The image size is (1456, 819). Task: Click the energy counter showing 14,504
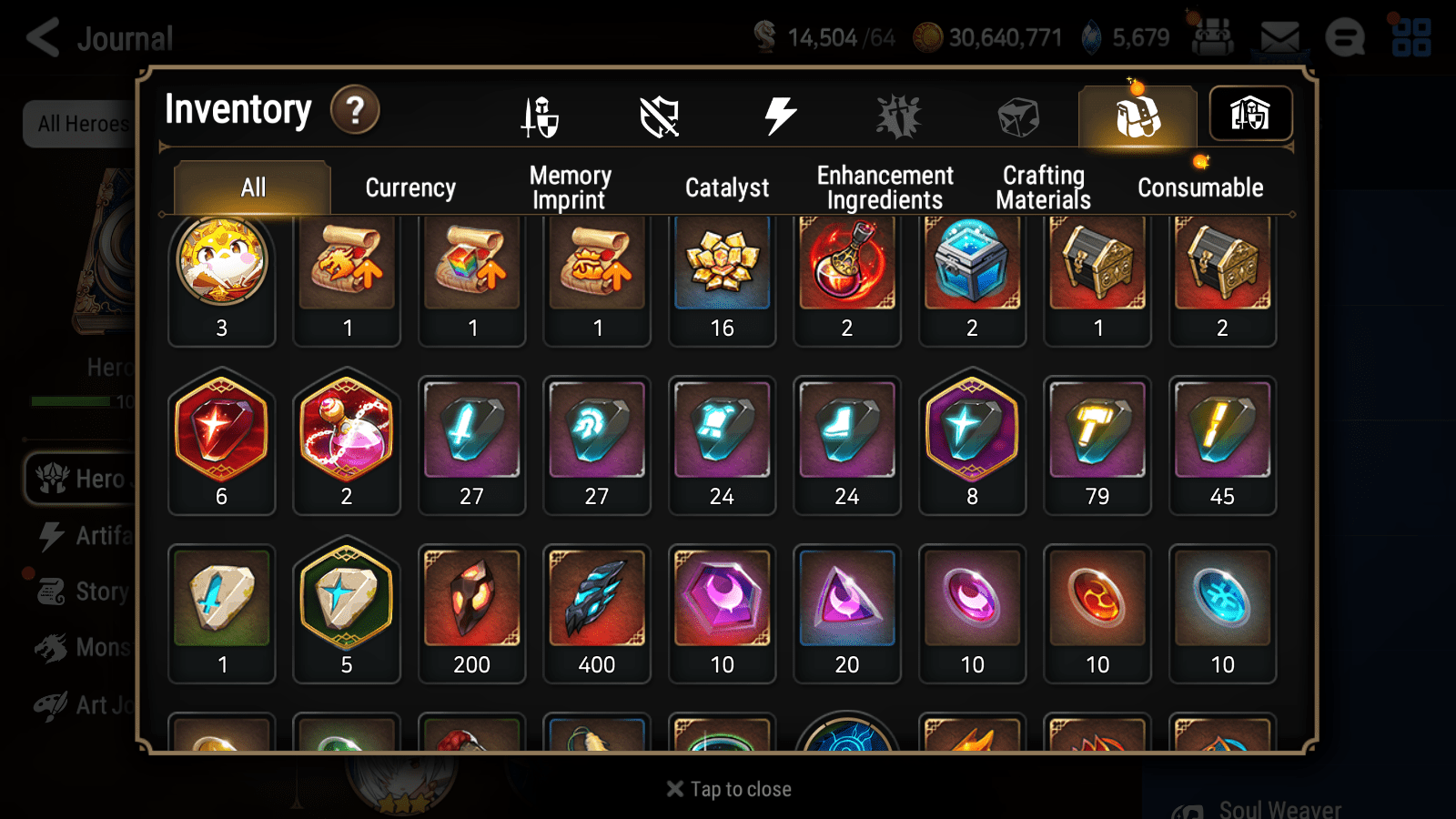point(819,38)
